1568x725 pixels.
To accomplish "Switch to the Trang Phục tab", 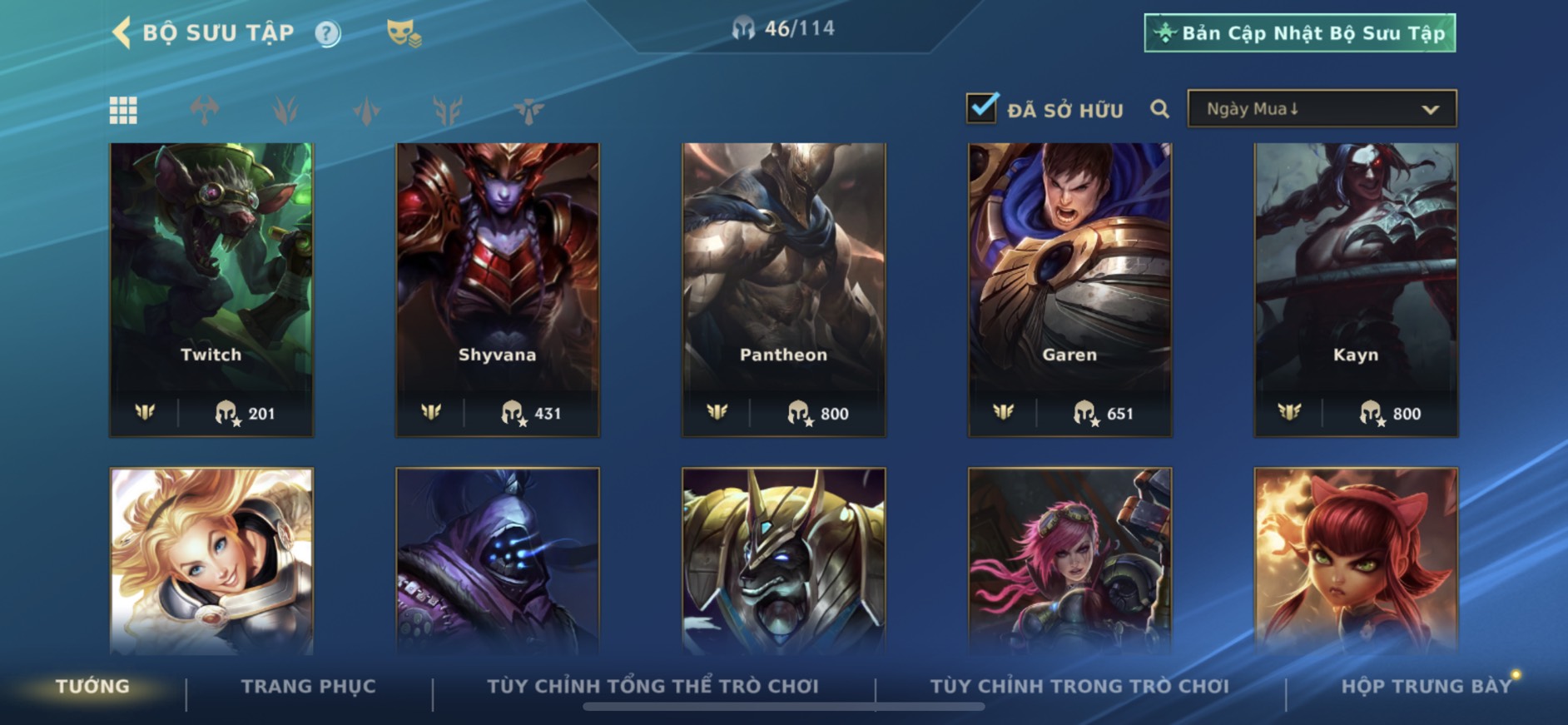I will (309, 687).
